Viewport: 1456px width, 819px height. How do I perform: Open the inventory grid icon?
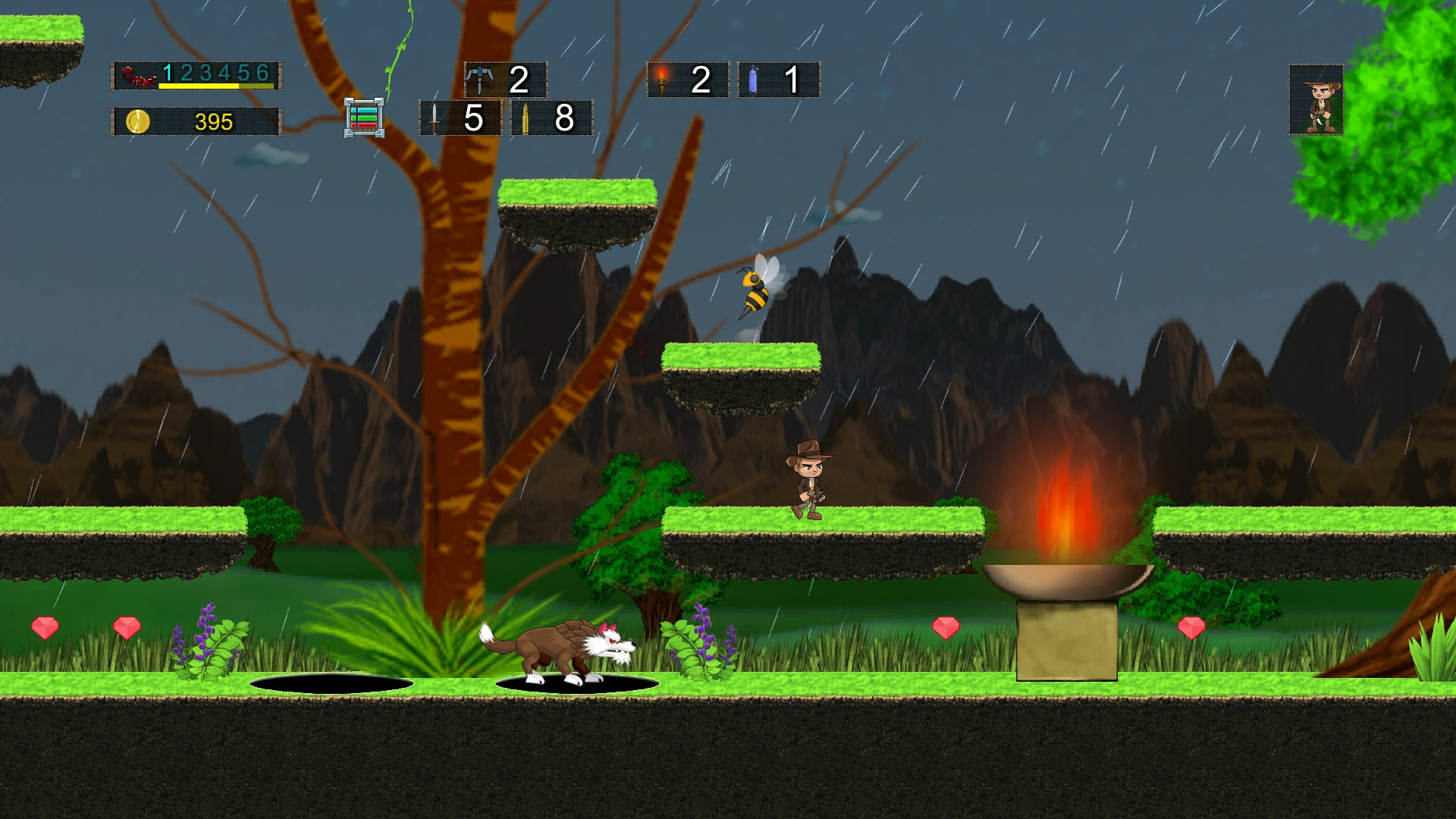pos(365,117)
